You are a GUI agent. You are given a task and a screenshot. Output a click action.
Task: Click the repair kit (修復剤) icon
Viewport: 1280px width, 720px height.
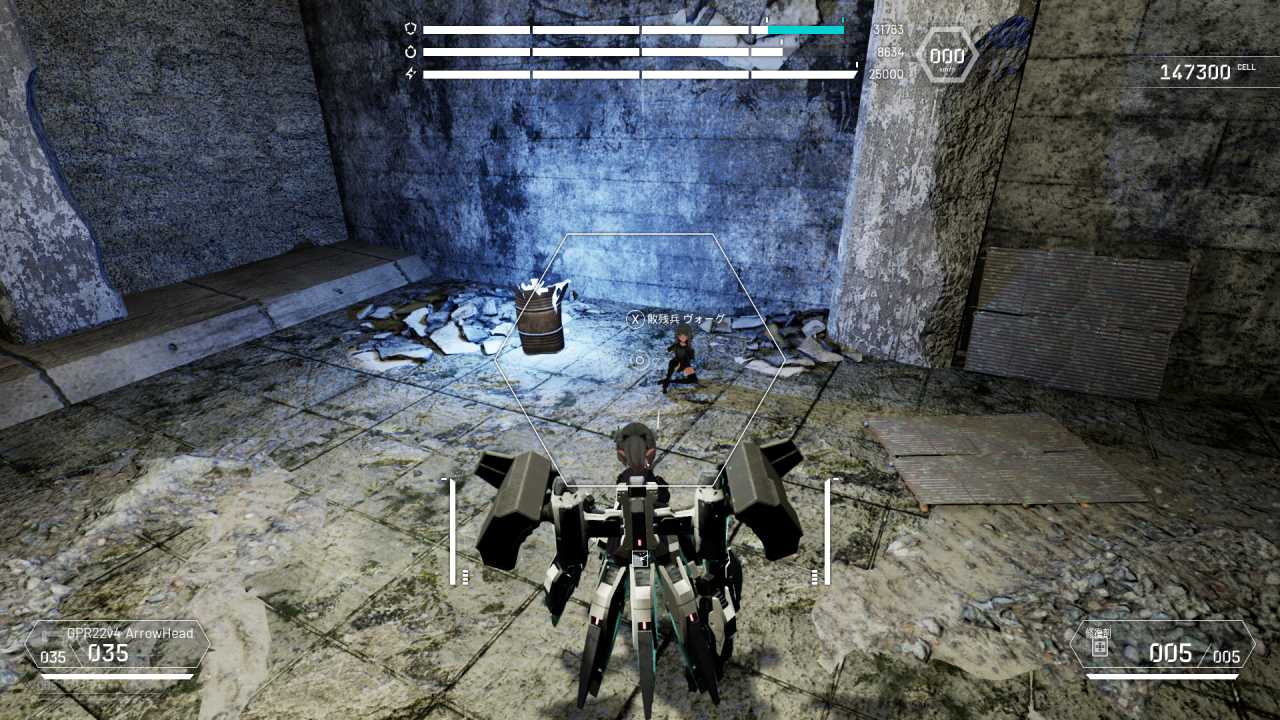[1100, 649]
